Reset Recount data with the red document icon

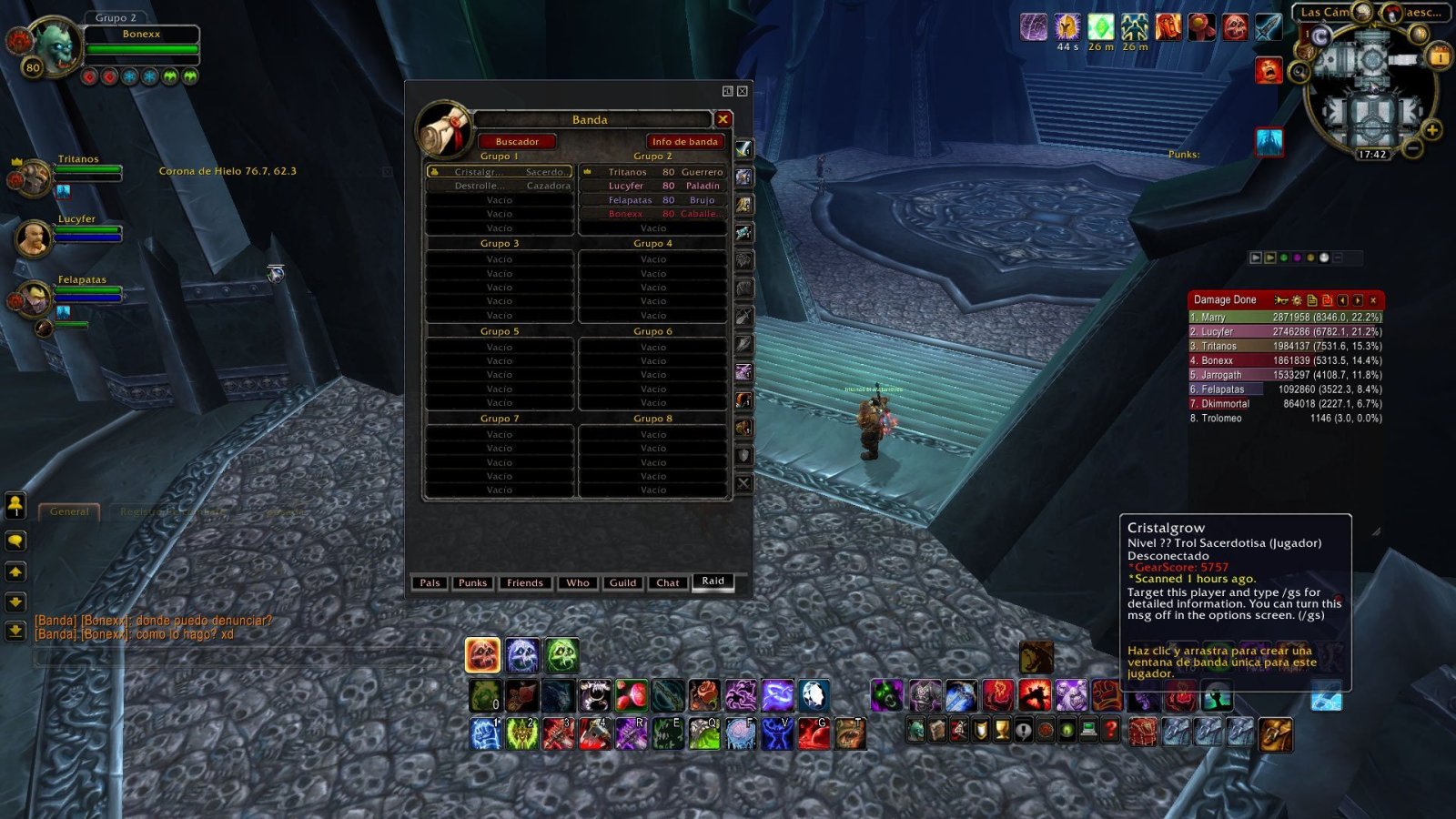[x=1328, y=299]
